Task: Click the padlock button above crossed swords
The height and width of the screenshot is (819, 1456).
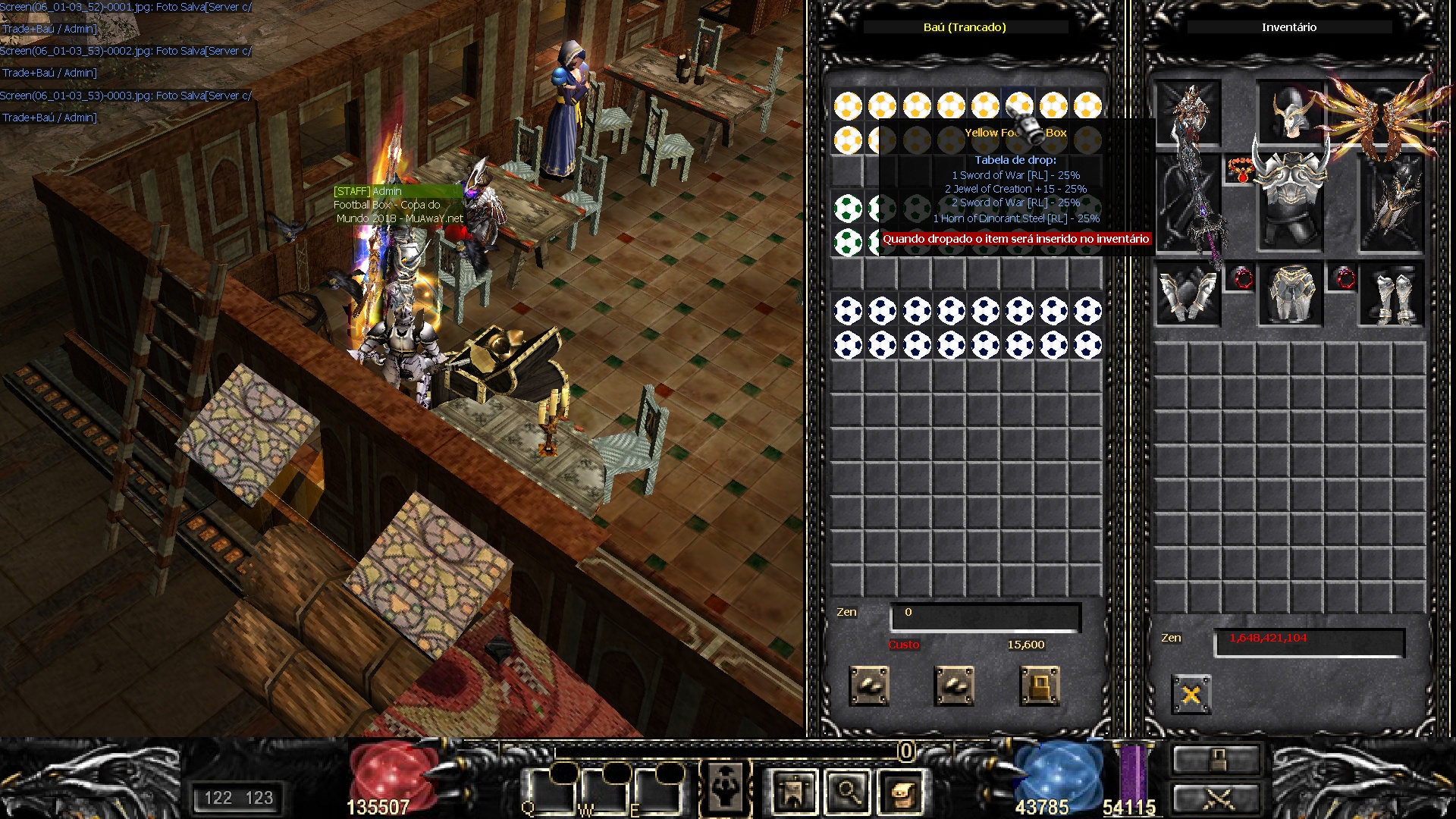Action: pos(1216,758)
